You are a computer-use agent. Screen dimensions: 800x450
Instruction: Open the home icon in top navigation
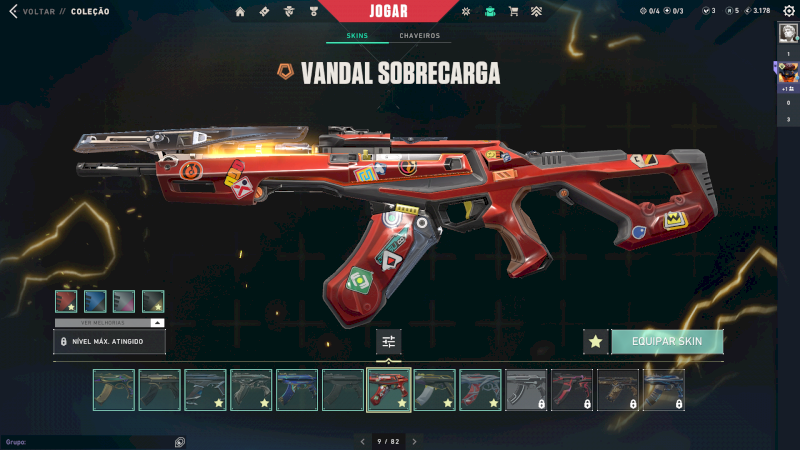pos(240,11)
